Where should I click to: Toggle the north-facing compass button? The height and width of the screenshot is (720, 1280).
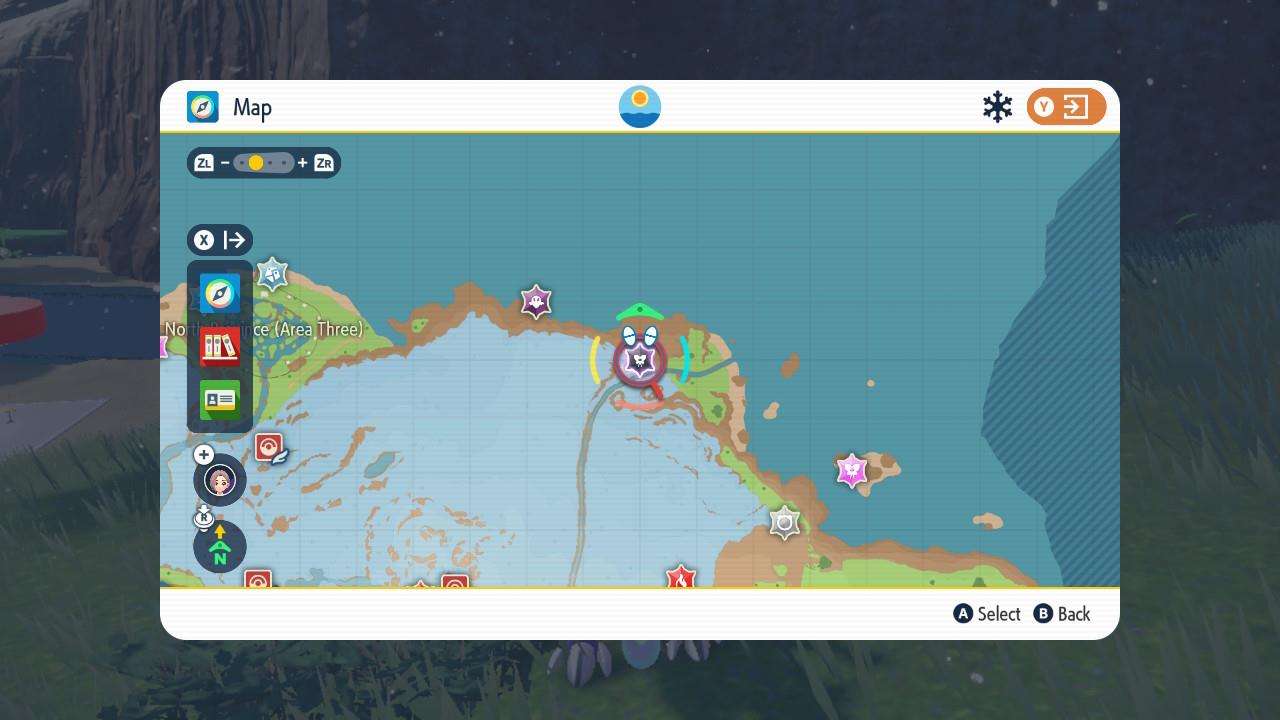click(x=220, y=546)
